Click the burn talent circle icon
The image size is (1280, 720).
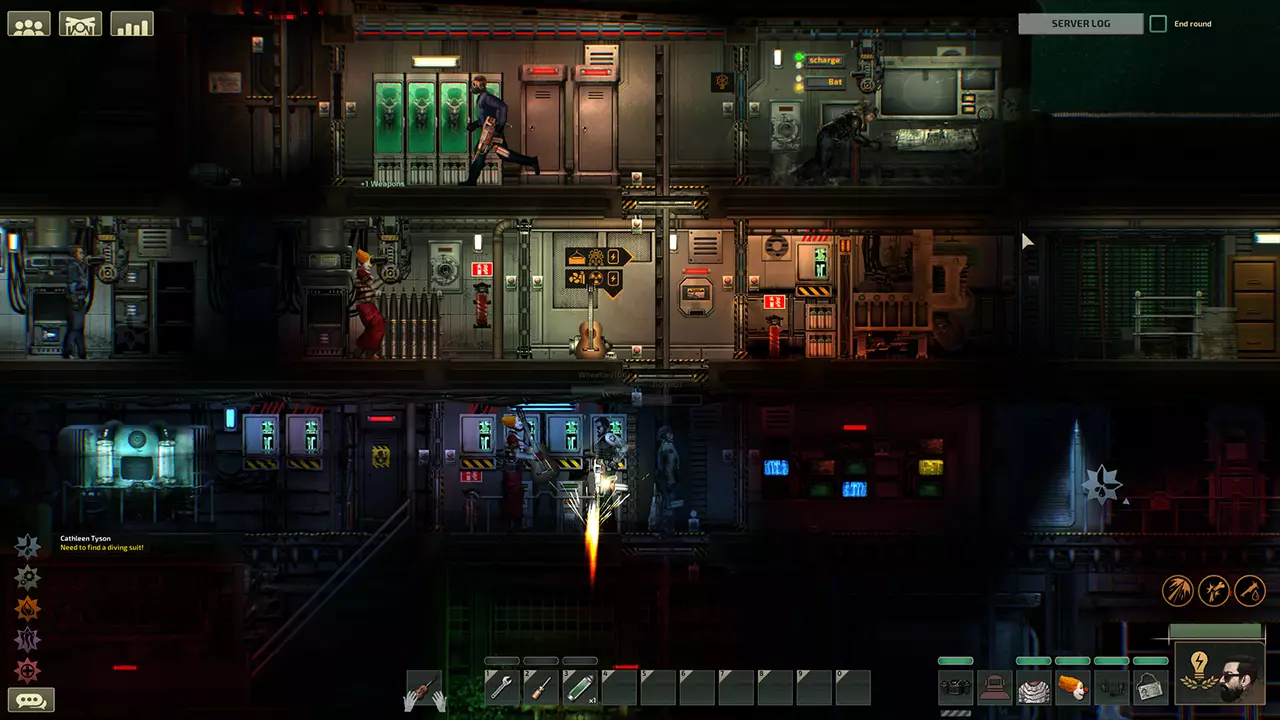click(x=1178, y=591)
